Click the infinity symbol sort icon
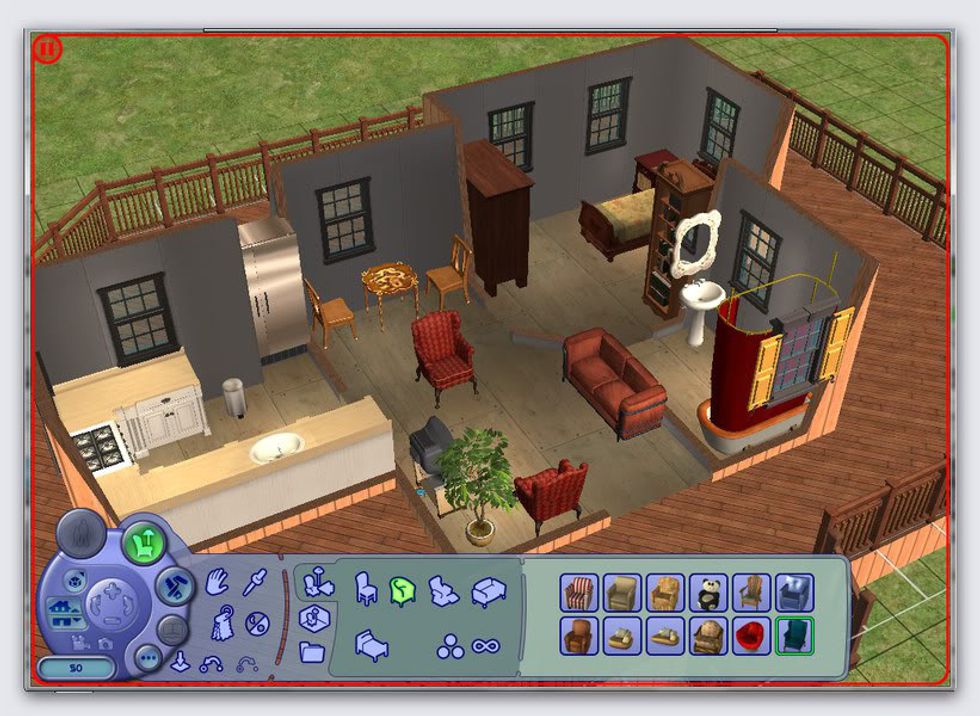 [x=486, y=646]
